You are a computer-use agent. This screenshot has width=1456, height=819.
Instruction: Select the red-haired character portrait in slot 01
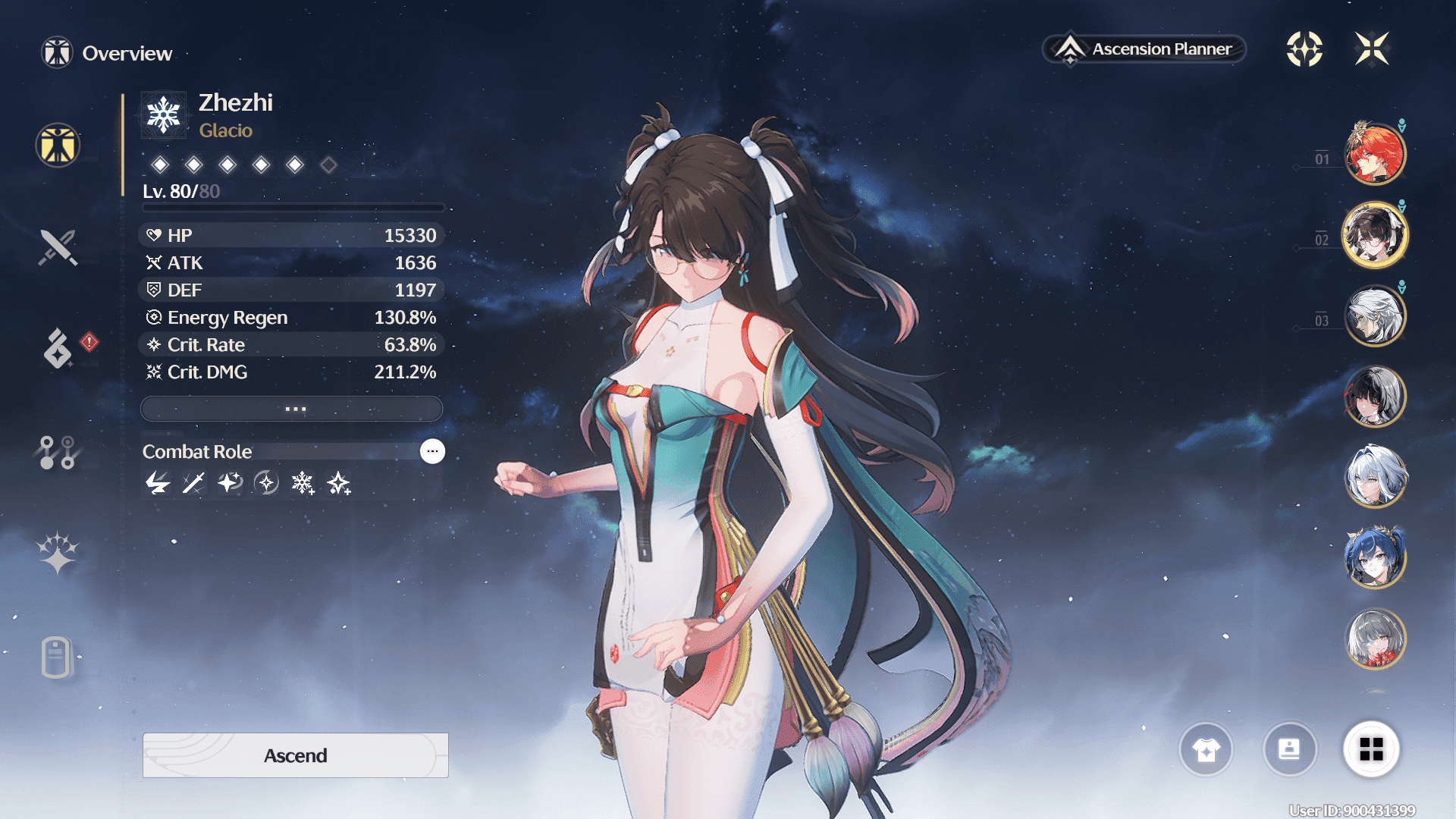pos(1375,154)
